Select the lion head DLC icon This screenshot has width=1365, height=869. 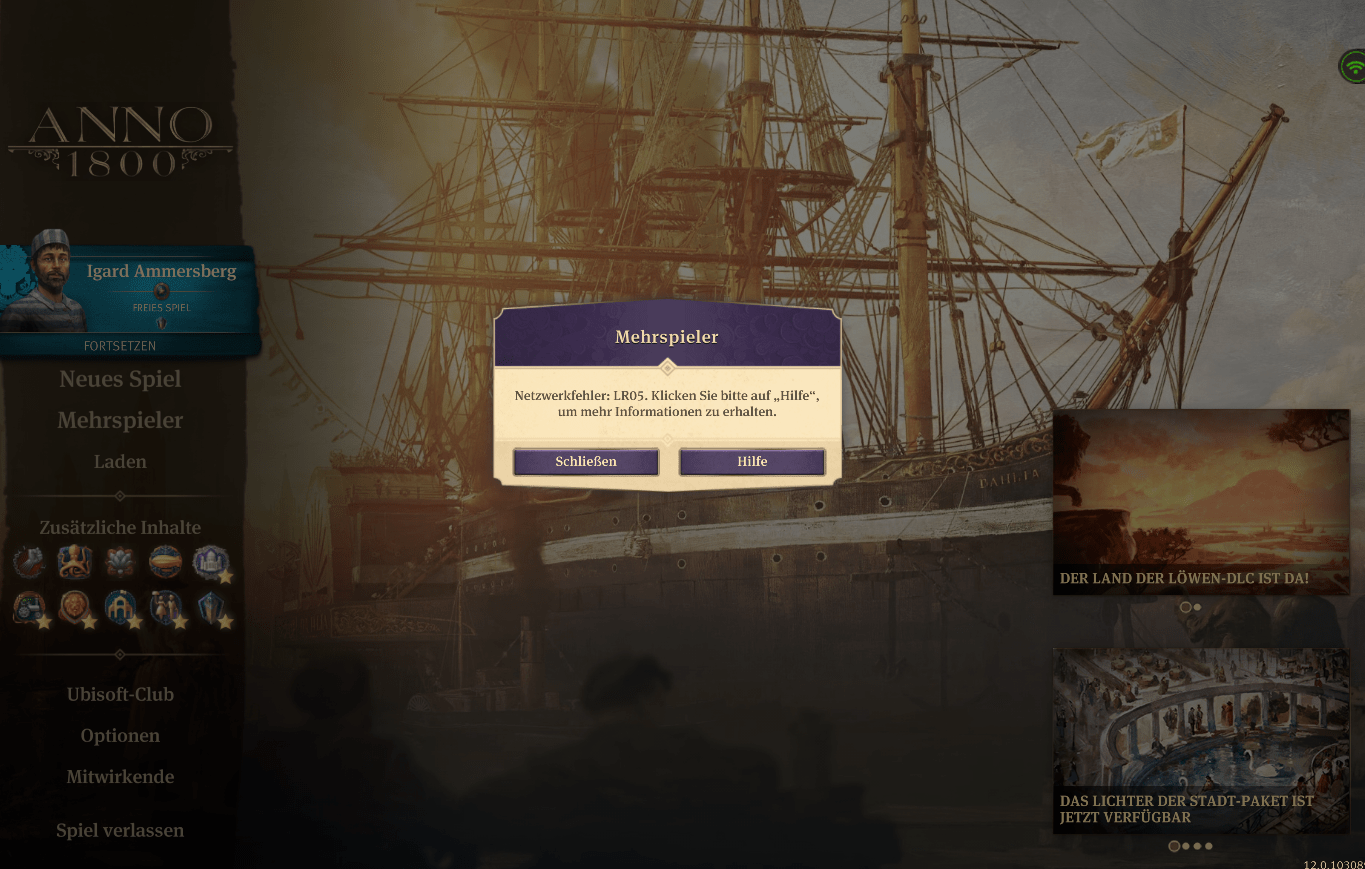[x=75, y=606]
